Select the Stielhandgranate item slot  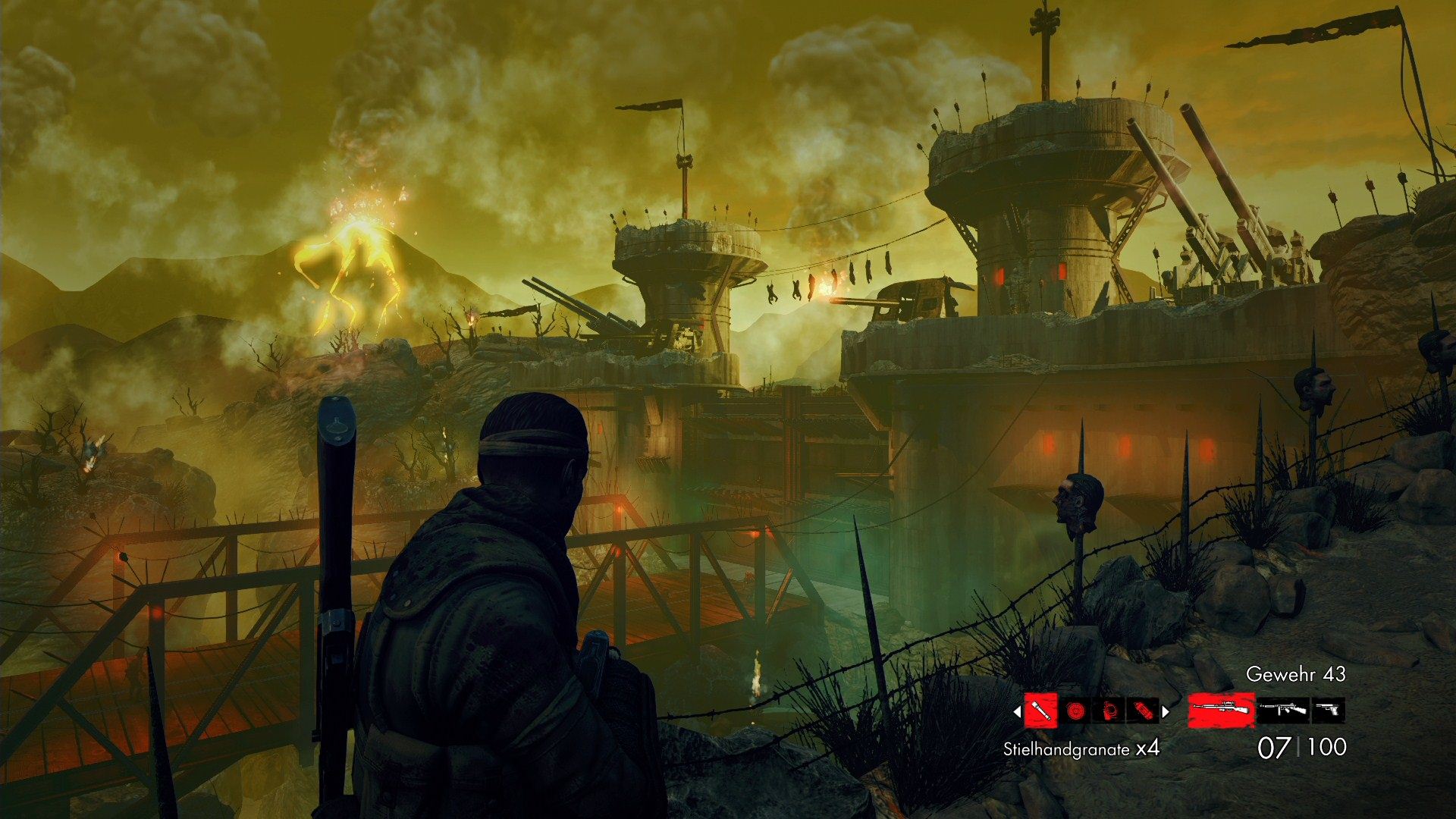point(1040,711)
